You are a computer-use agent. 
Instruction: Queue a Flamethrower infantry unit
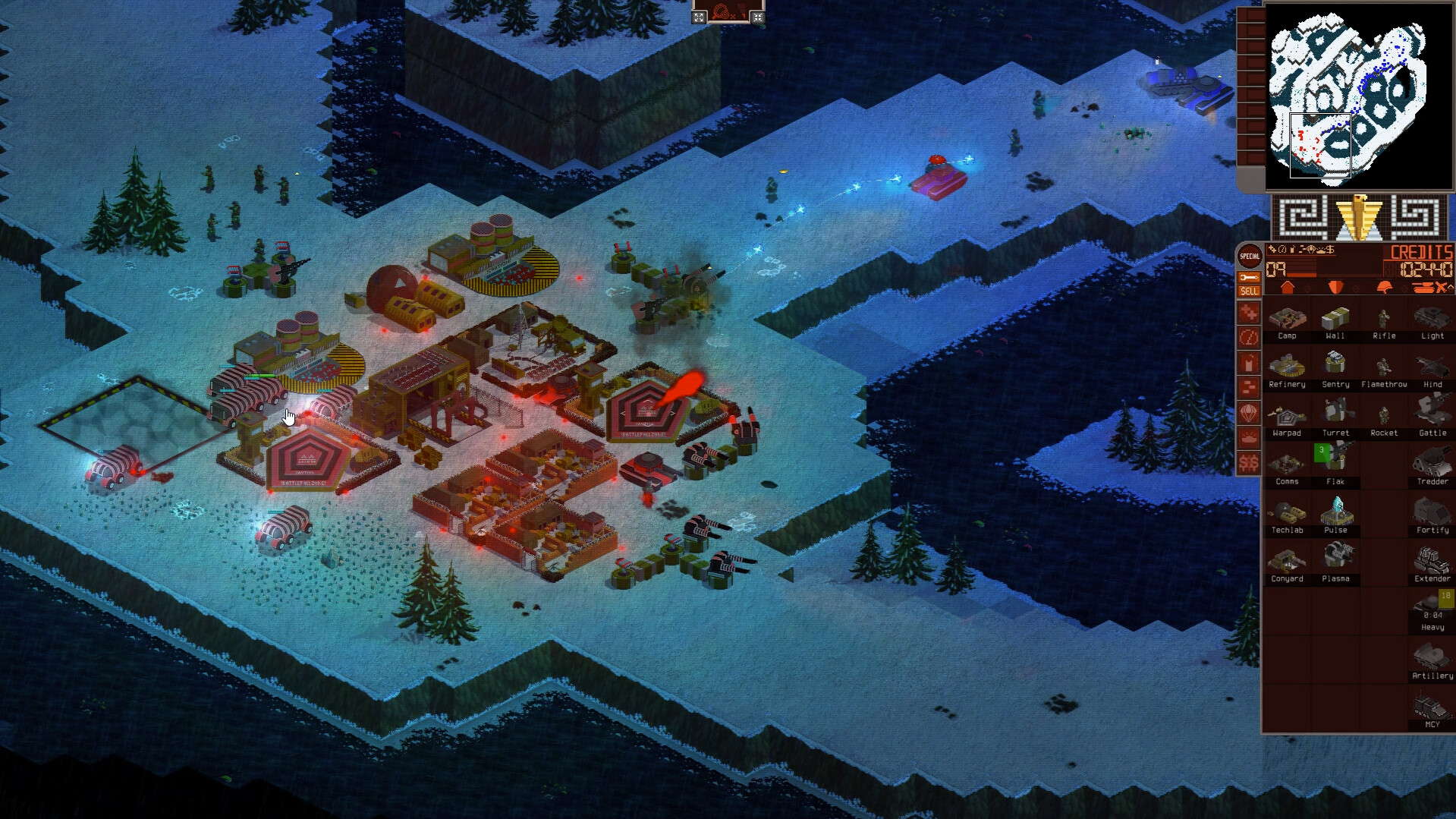[x=1383, y=366]
